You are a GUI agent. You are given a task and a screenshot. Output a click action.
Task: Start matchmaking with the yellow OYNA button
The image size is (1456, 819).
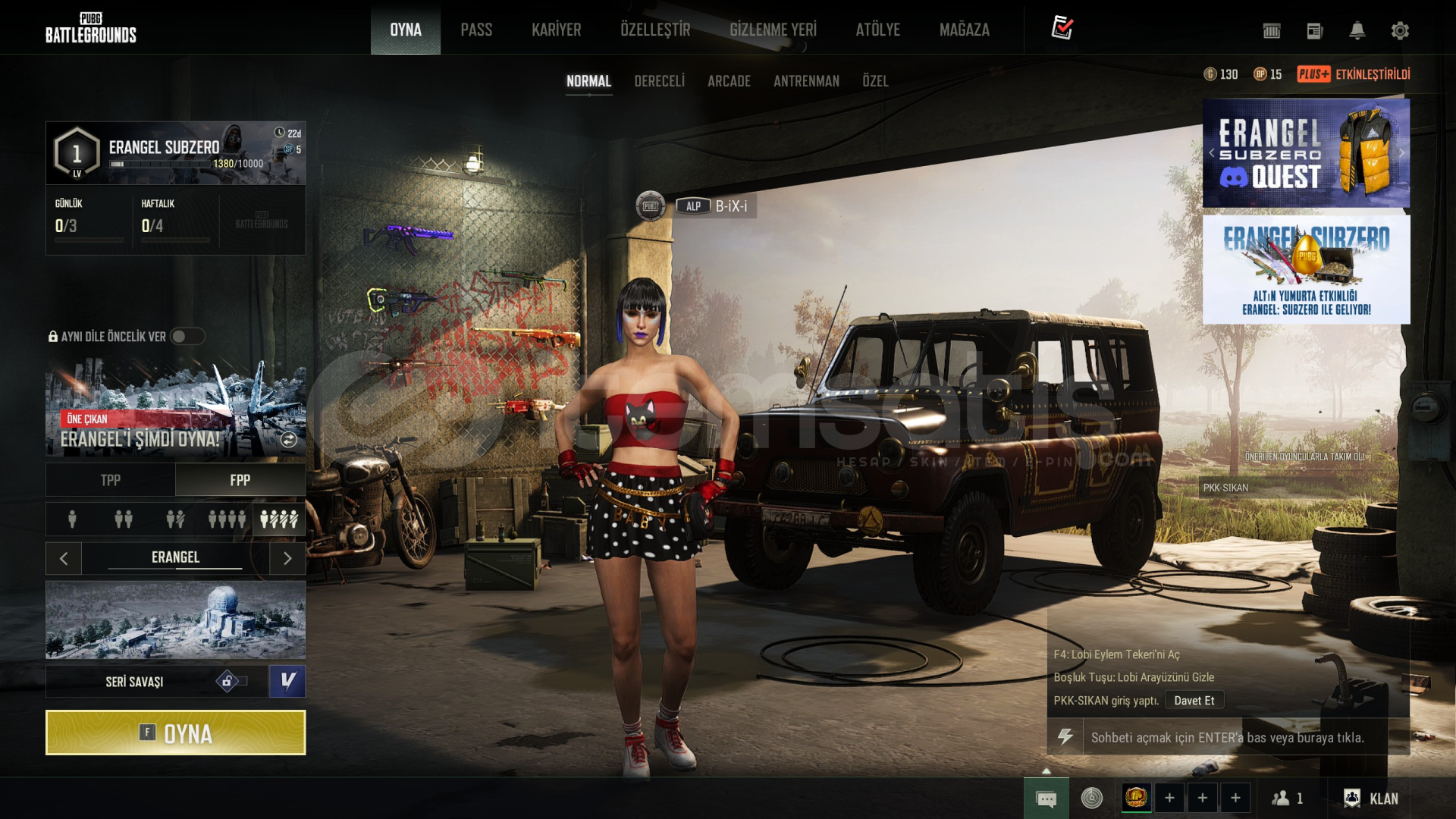[175, 733]
